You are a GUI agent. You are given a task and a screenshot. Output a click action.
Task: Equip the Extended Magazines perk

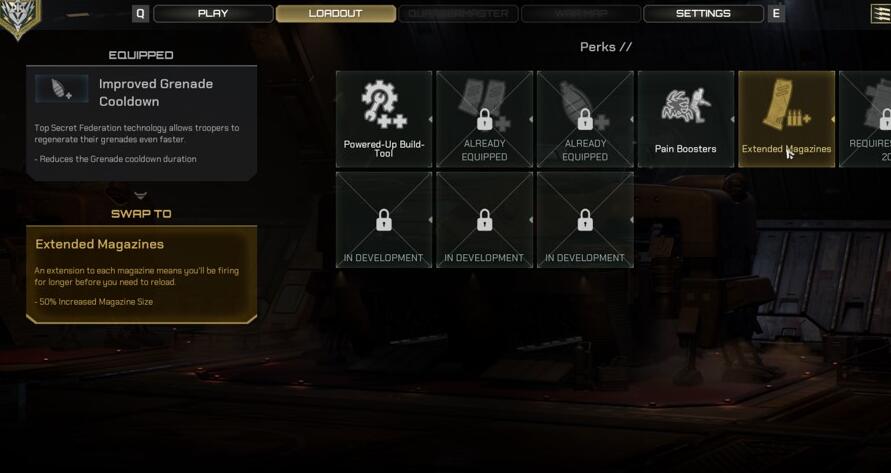(786, 119)
